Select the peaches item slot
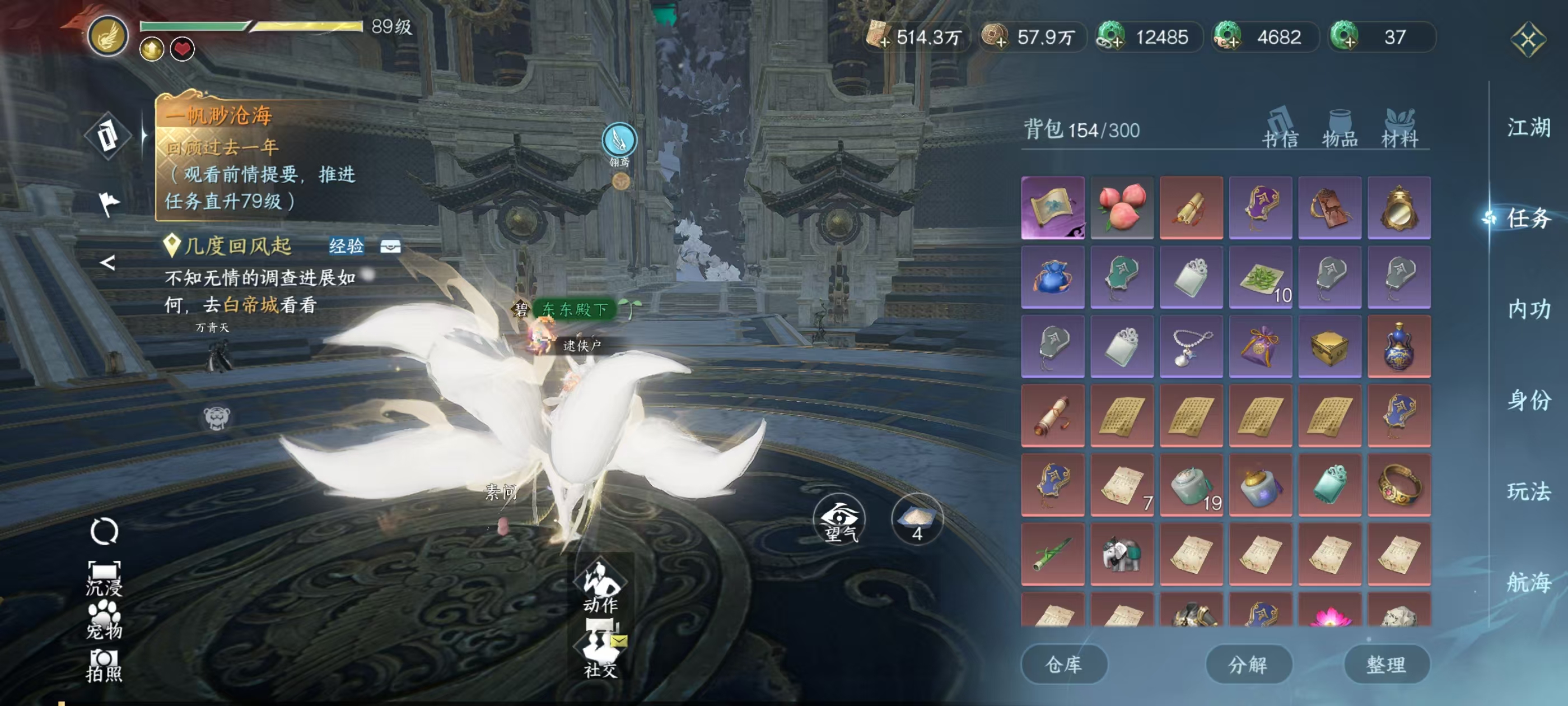This screenshot has height=706, width=1568. 1122,208
